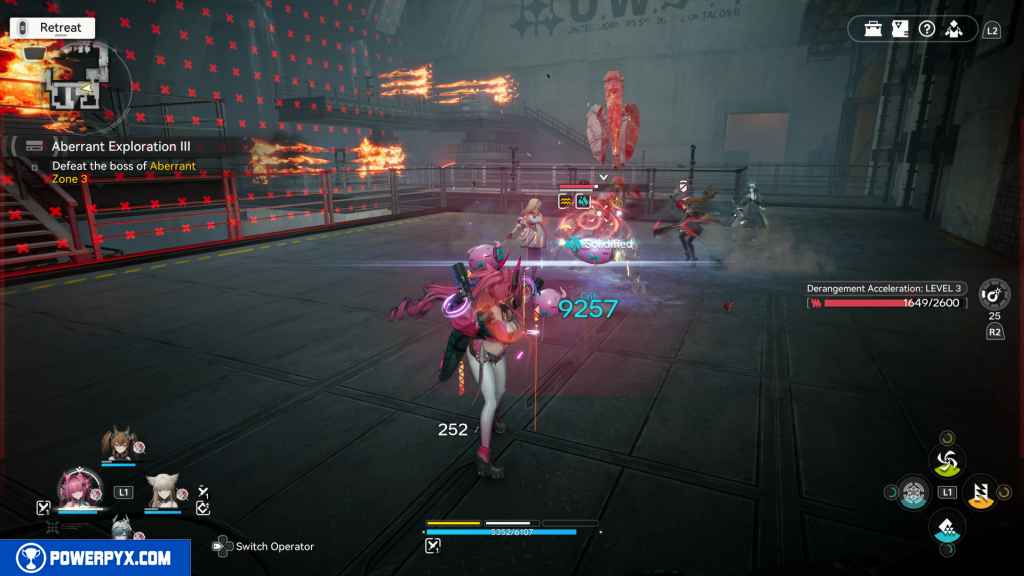Switch to the white fox-eared operator portrait
1024x576 pixels.
pos(162,491)
